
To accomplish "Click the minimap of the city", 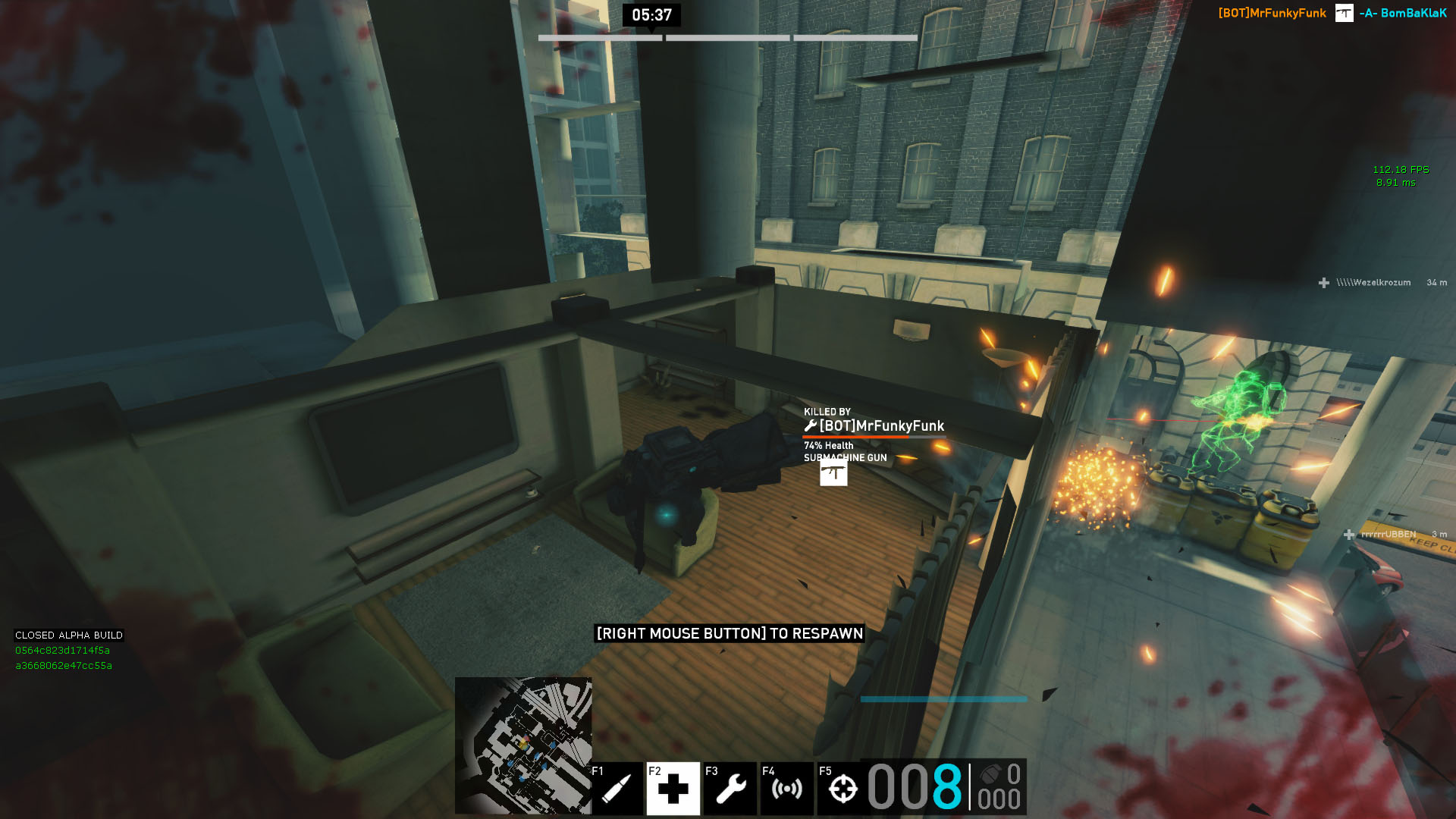I will [523, 745].
